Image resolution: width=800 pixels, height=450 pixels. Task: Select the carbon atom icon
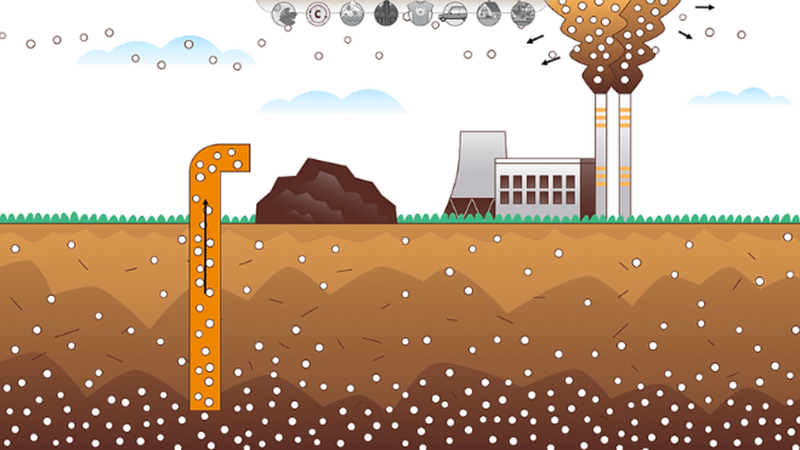318,13
